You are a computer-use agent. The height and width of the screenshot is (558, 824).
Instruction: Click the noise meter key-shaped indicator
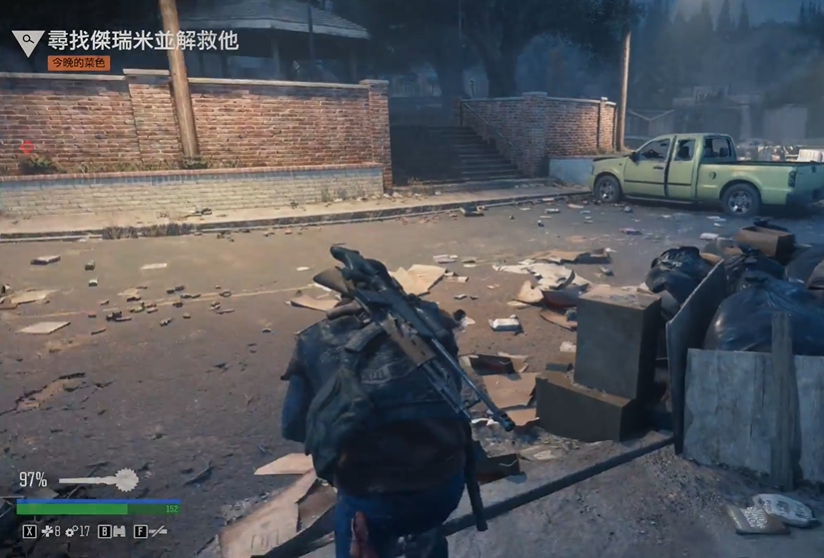point(99,480)
